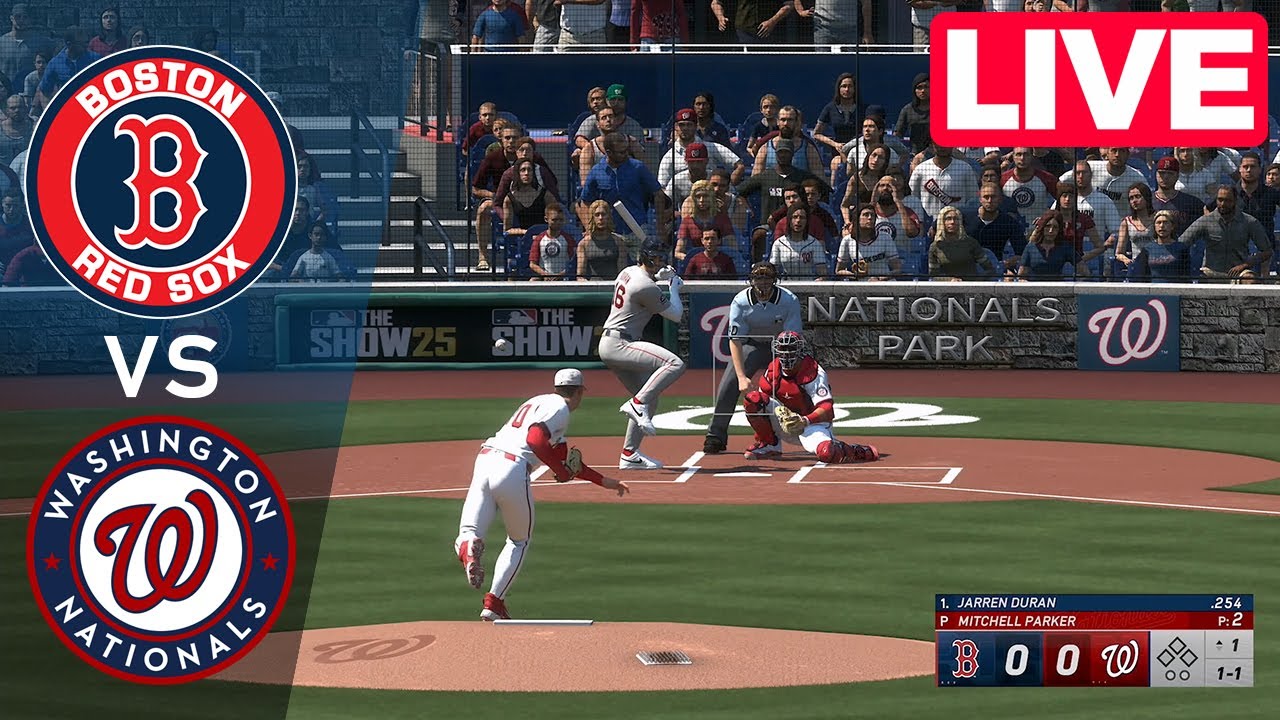Viewport: 1280px width, 720px height.
Task: Click the '.254' batting average link
Action: point(1228,603)
